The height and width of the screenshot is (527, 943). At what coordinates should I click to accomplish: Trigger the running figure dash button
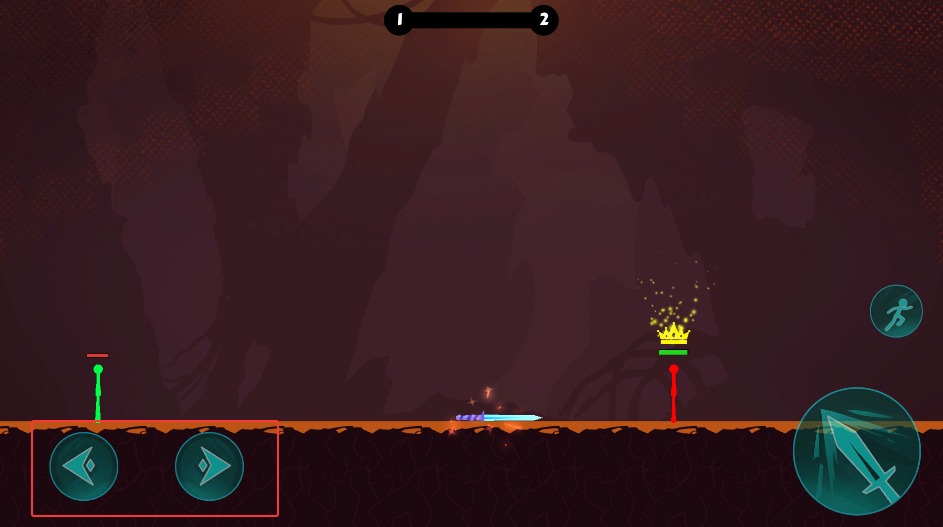[x=896, y=311]
